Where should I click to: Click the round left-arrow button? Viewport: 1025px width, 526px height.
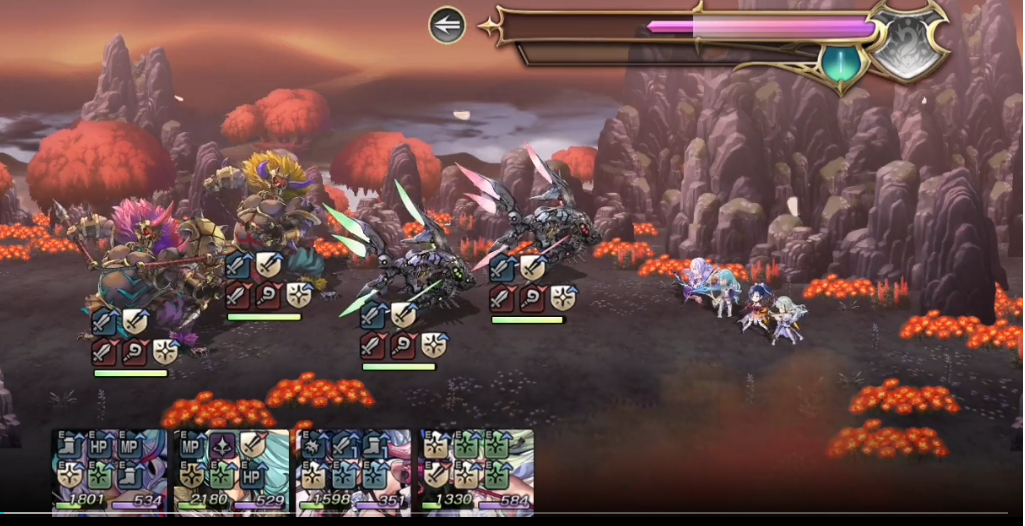pyautogui.click(x=447, y=25)
